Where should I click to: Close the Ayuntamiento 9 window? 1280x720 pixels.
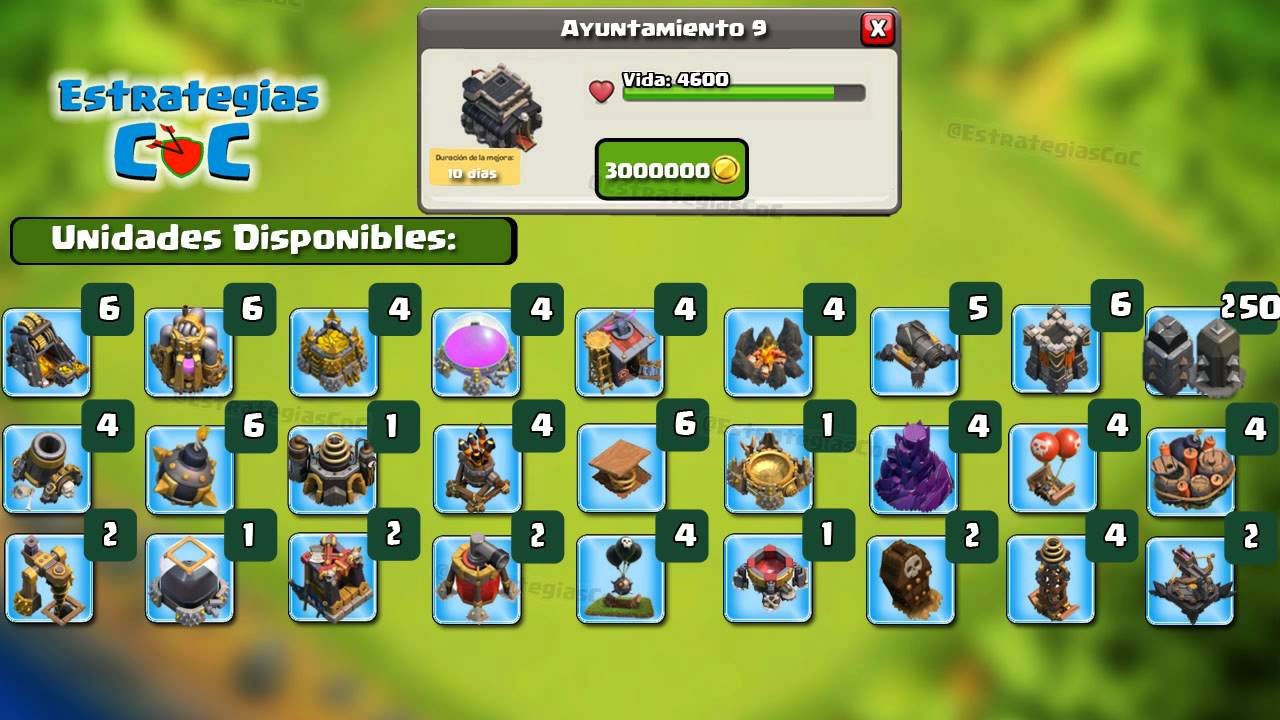877,29
